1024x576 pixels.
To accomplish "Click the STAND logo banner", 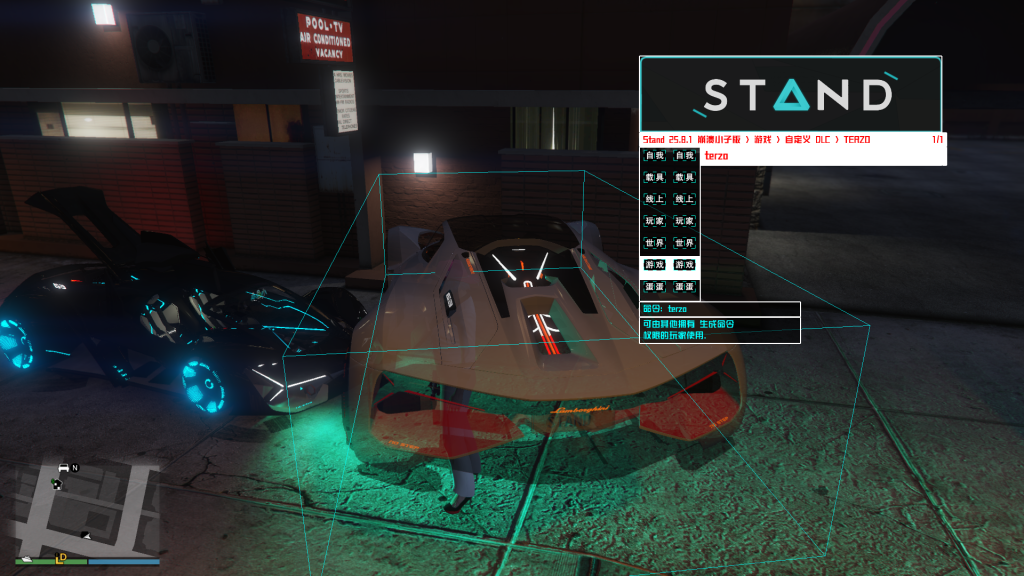I will pyautogui.click(x=790, y=94).
